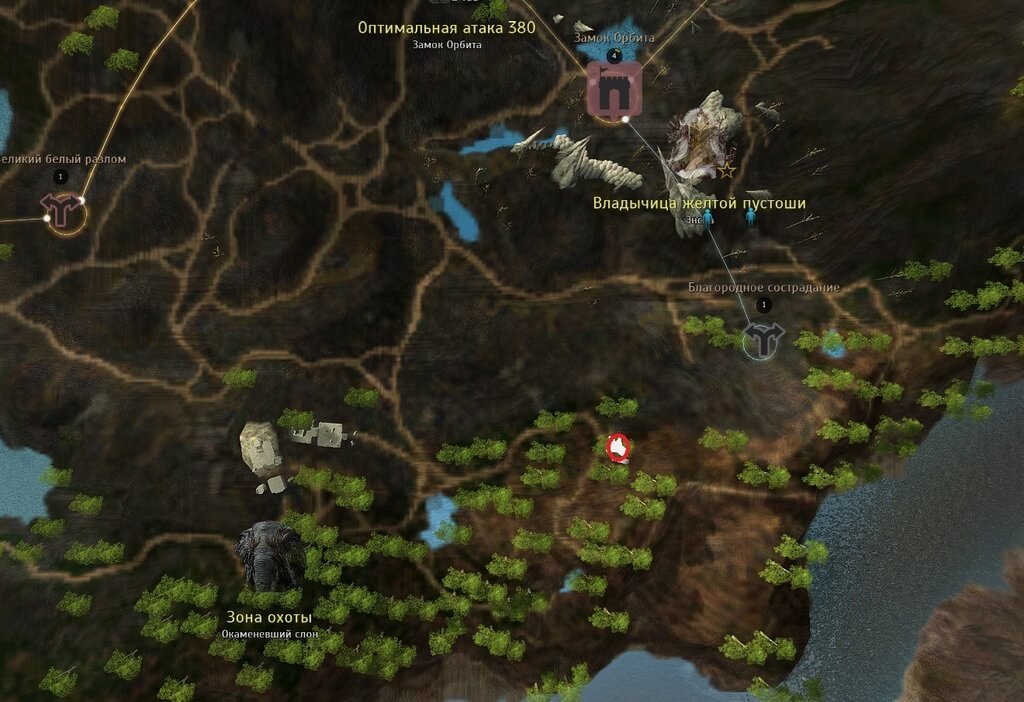Click the red circular map marker
The width and height of the screenshot is (1024, 702).
(x=618, y=448)
